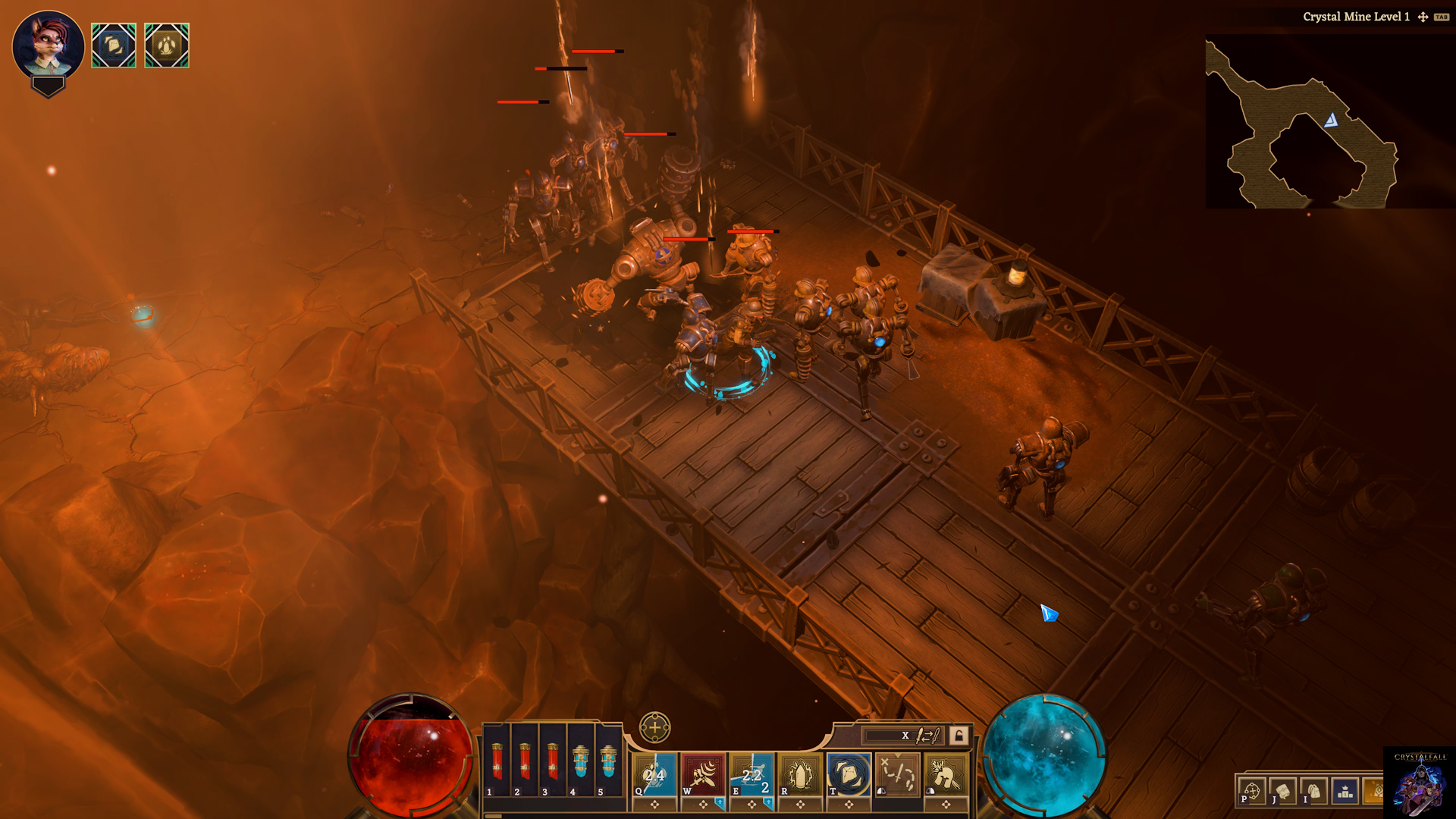Select the paw print buff icon
The image size is (1456, 819).
coord(167,45)
